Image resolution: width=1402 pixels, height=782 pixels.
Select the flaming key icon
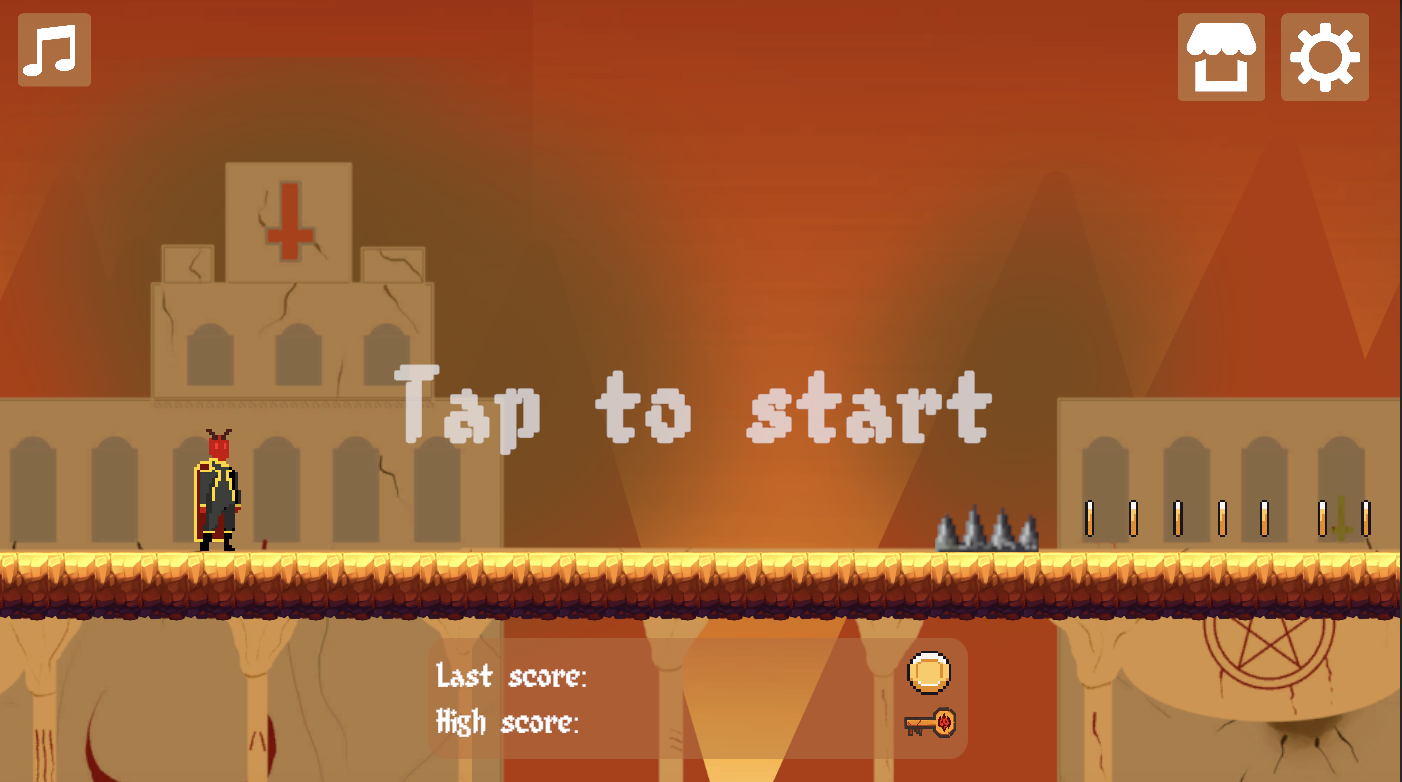coord(928,722)
